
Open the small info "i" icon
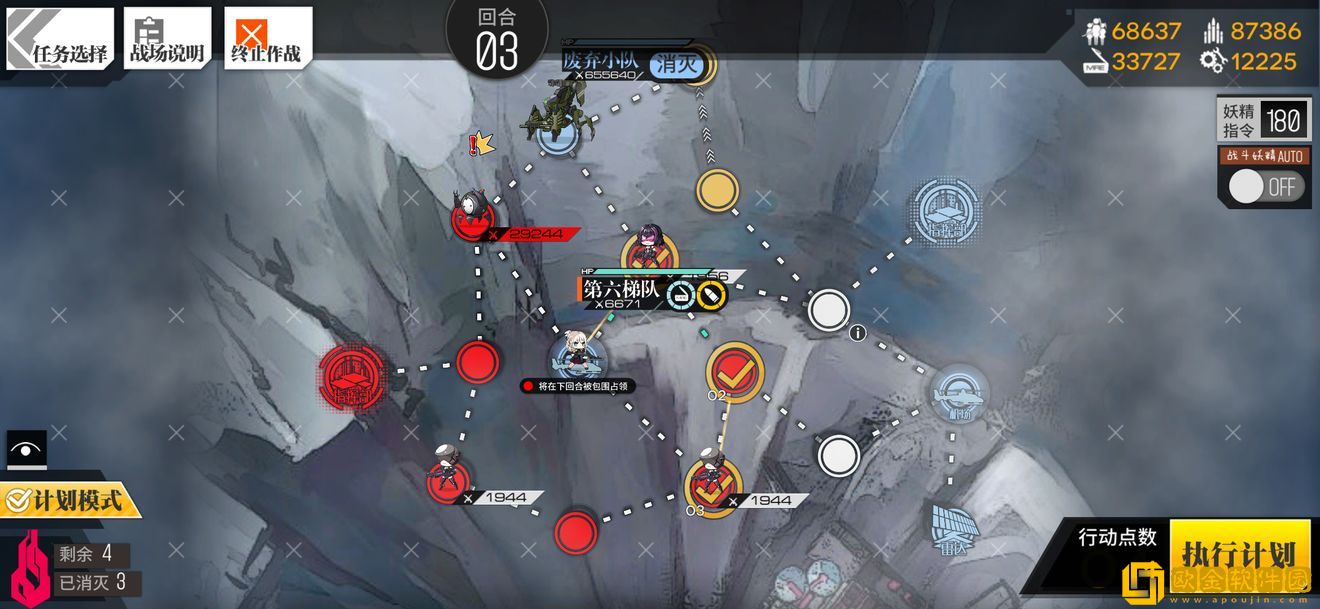[x=857, y=334]
